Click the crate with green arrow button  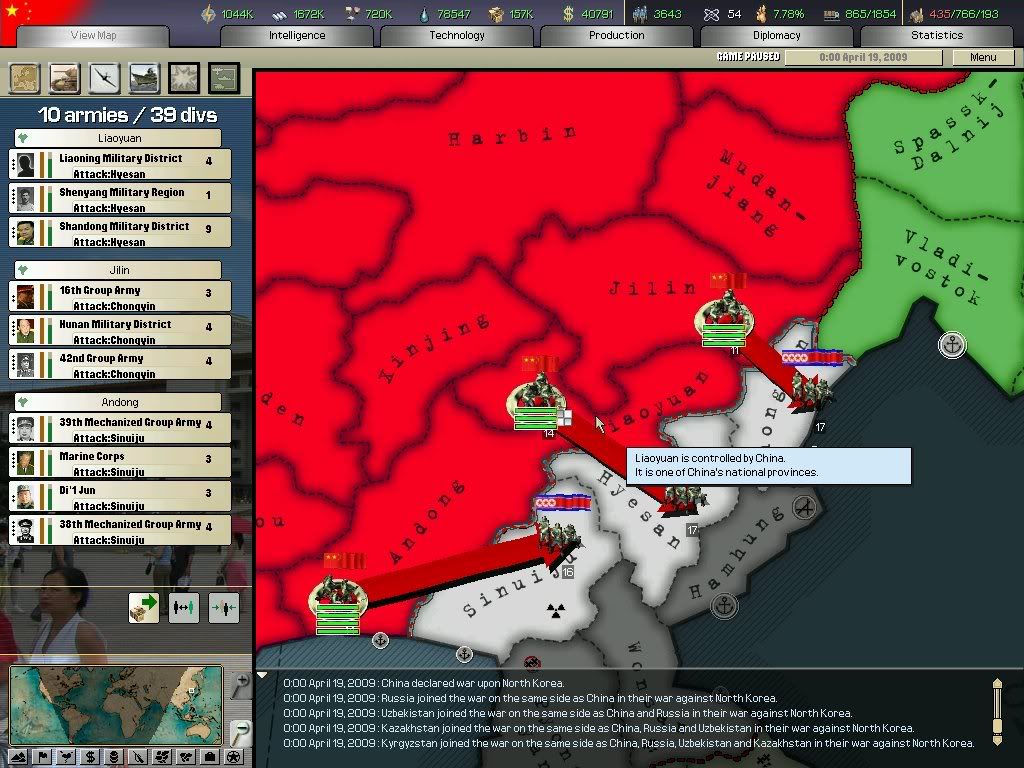[x=143, y=607]
